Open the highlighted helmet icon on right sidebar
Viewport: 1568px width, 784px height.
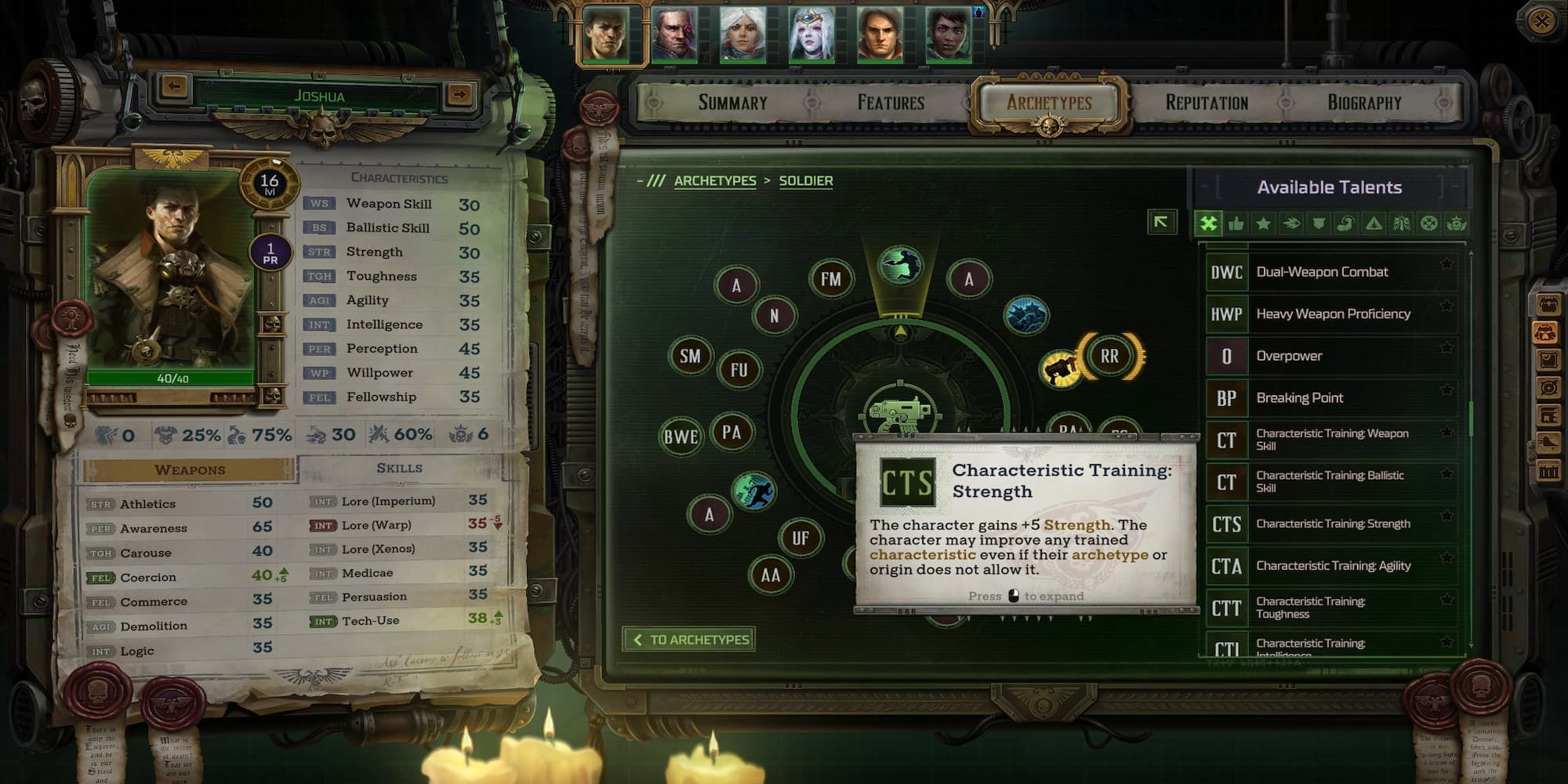1546,332
